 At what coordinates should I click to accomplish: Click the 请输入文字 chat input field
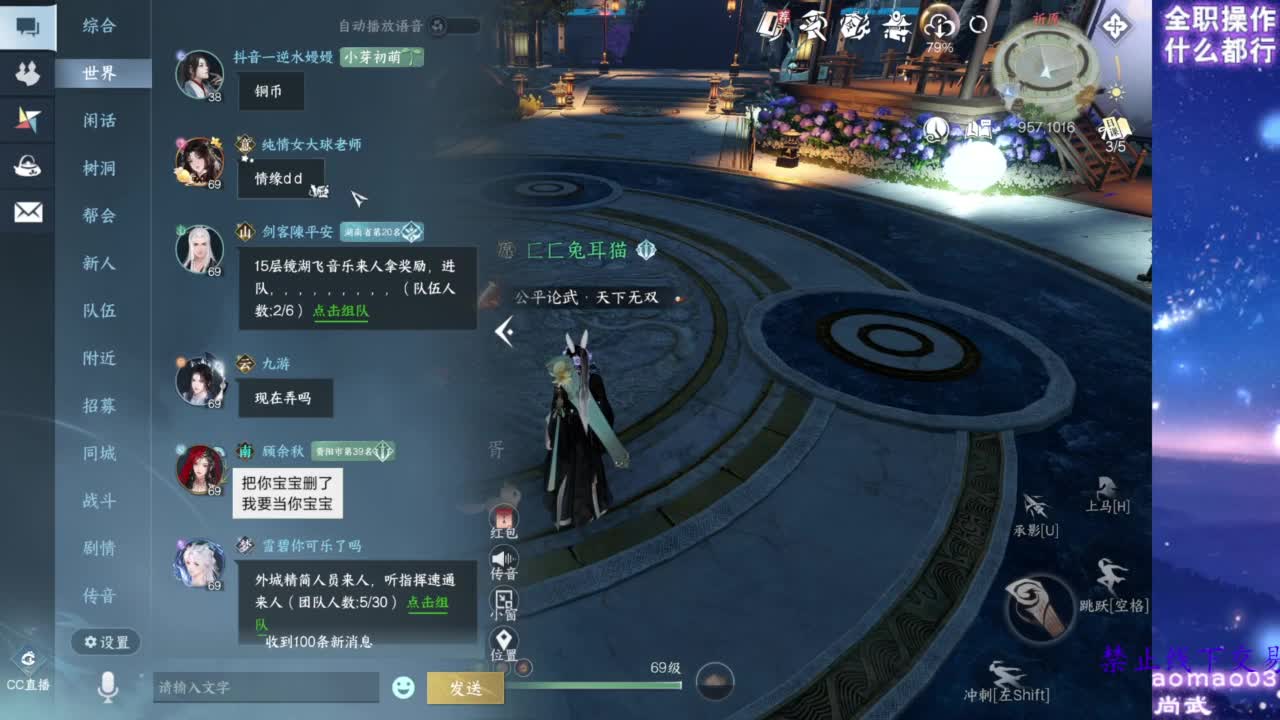coord(265,687)
